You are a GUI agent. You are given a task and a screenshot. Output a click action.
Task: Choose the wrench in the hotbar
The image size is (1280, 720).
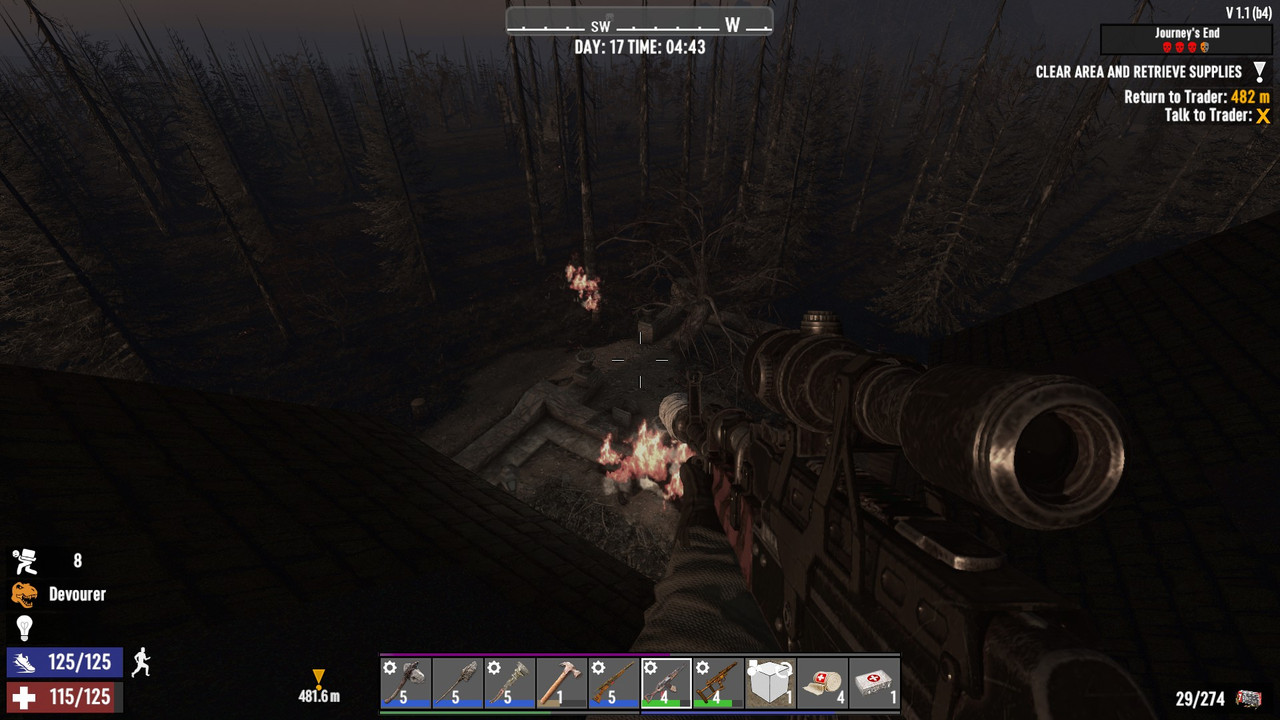(510, 683)
